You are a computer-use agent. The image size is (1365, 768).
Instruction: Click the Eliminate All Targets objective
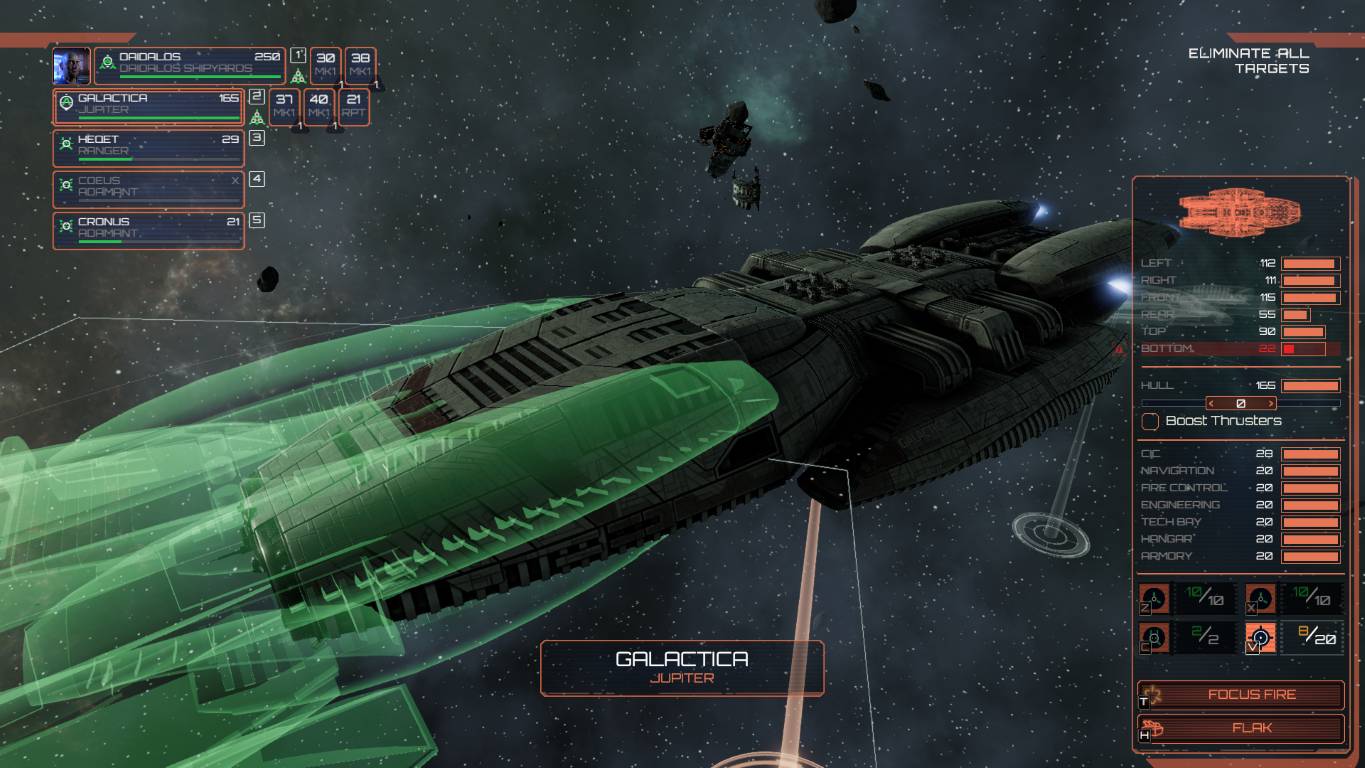[1249, 60]
